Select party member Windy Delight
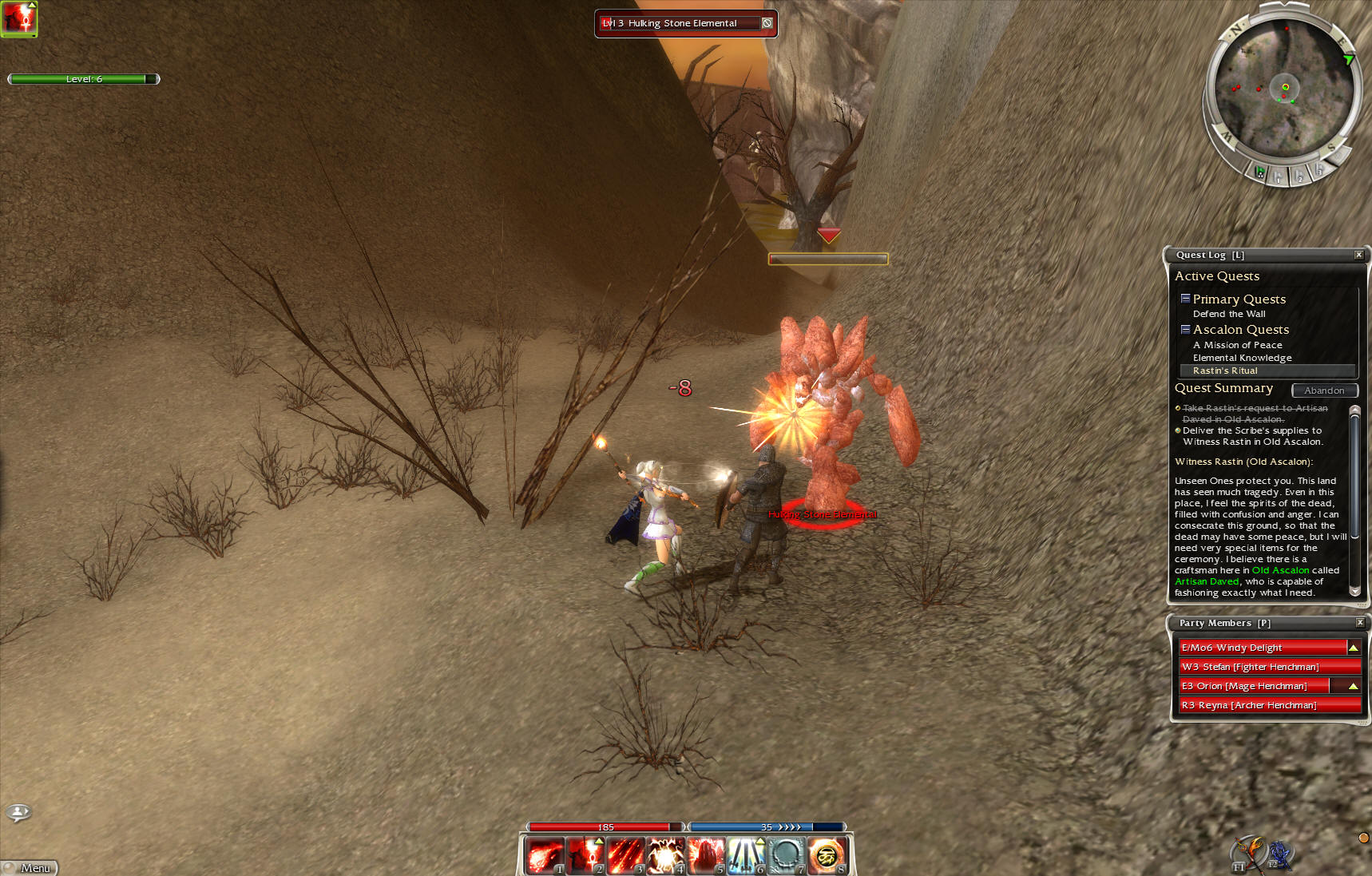1372x876 pixels. [1262, 648]
